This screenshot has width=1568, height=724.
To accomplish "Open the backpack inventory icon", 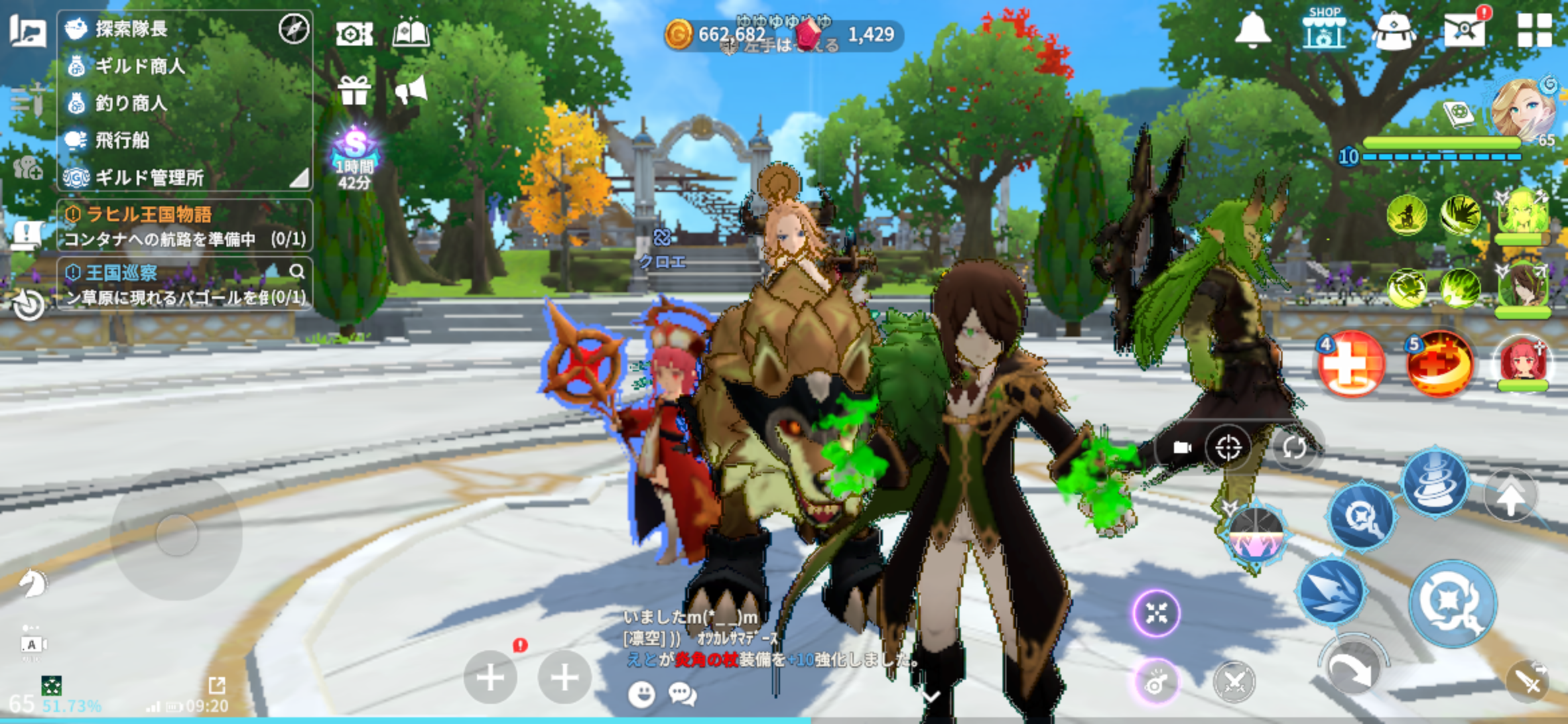I will coord(1394,32).
